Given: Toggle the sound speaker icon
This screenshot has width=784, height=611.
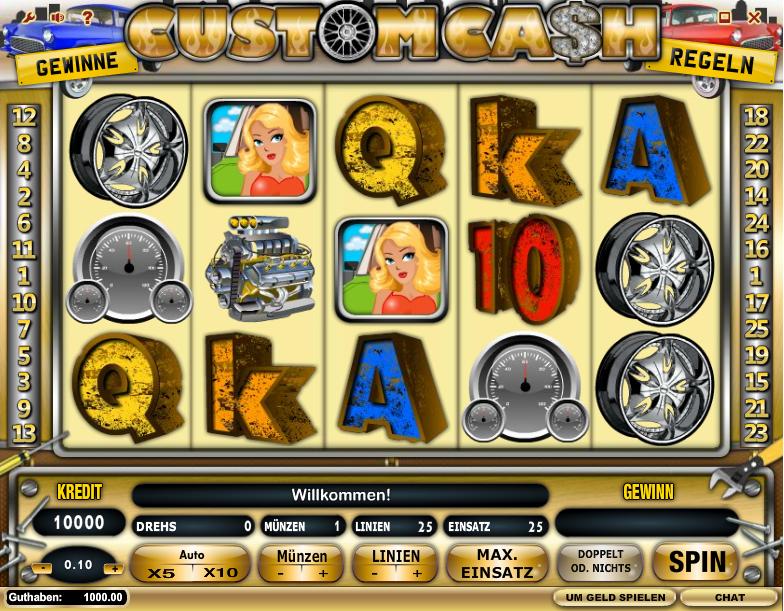Looking at the screenshot, I should [58, 15].
